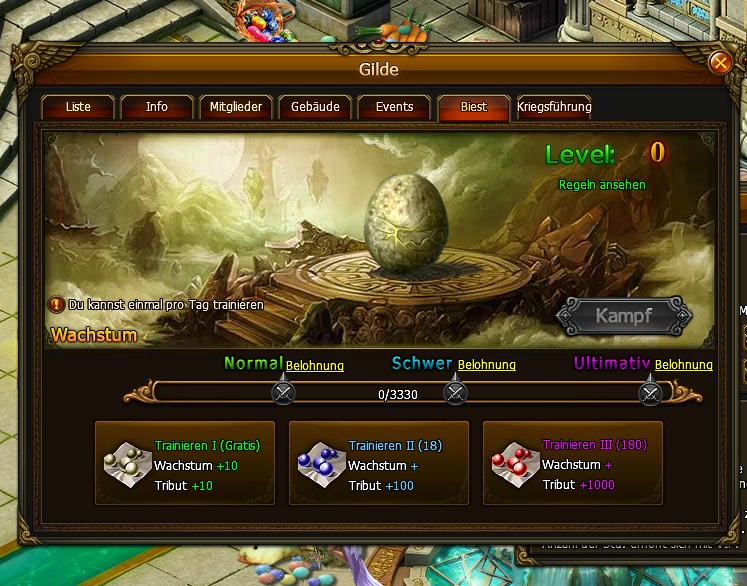Switch to the Gebäude tab
The image size is (747, 586).
tap(315, 107)
